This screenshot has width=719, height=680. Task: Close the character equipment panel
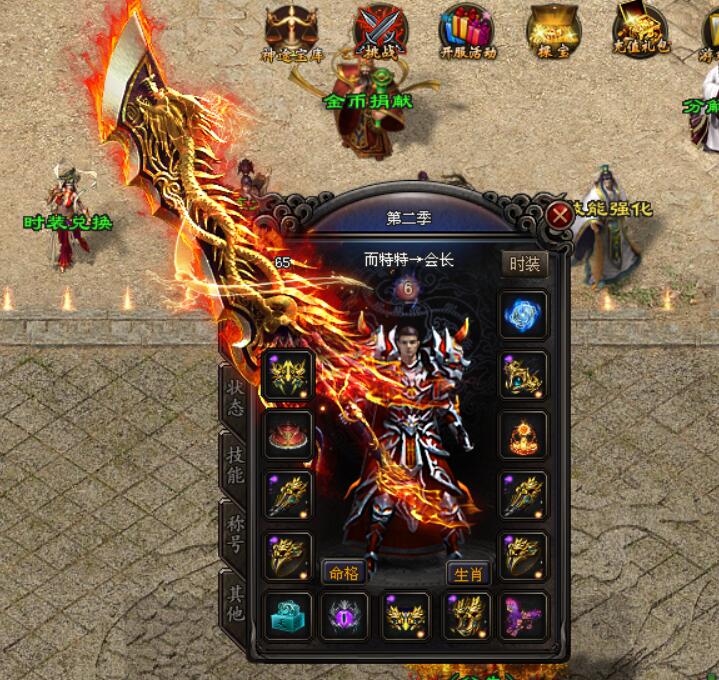coord(558,213)
